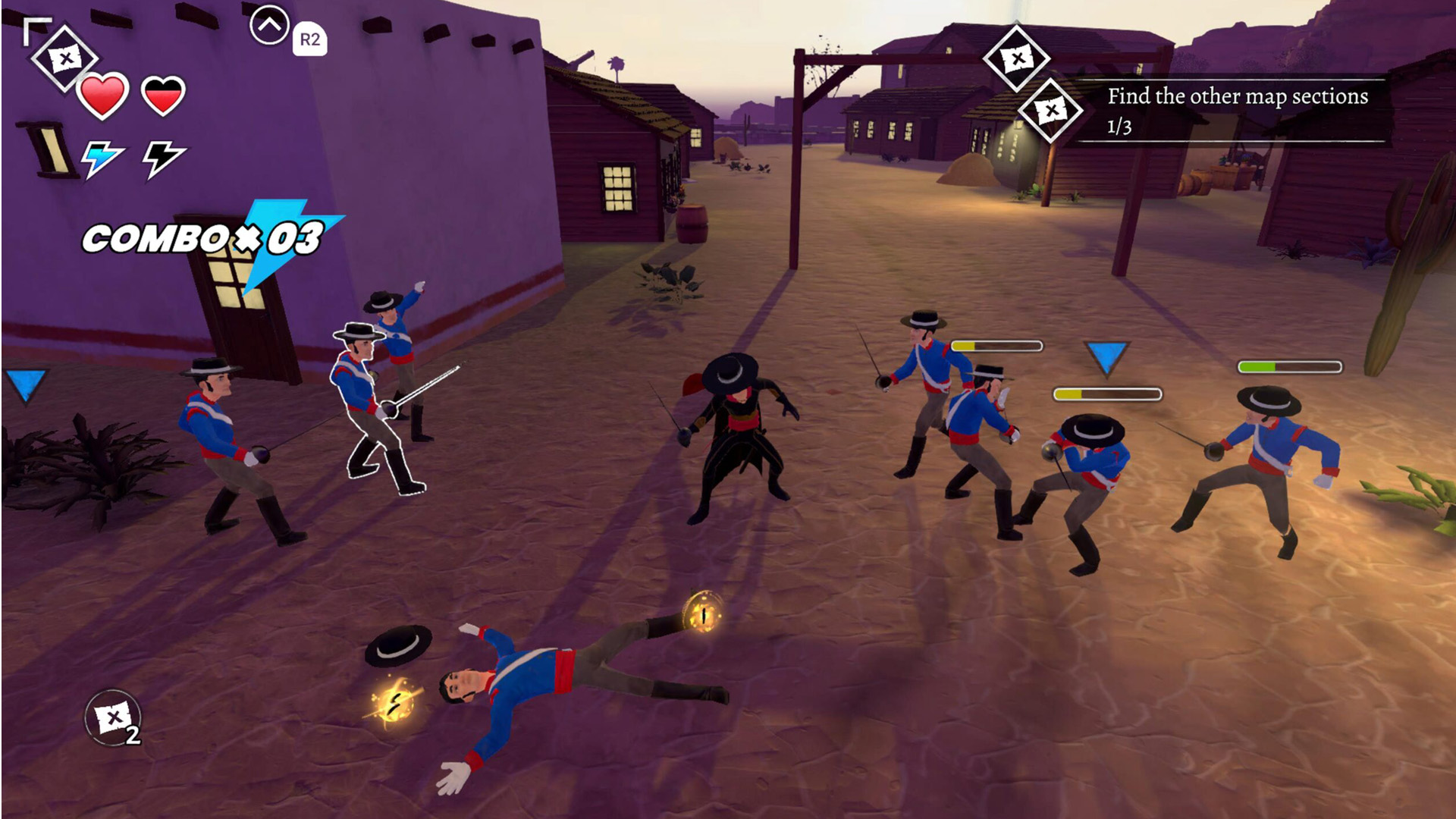1456x819 pixels.
Task: Open the 'Find the other map sections' objective
Action: [x=1237, y=108]
